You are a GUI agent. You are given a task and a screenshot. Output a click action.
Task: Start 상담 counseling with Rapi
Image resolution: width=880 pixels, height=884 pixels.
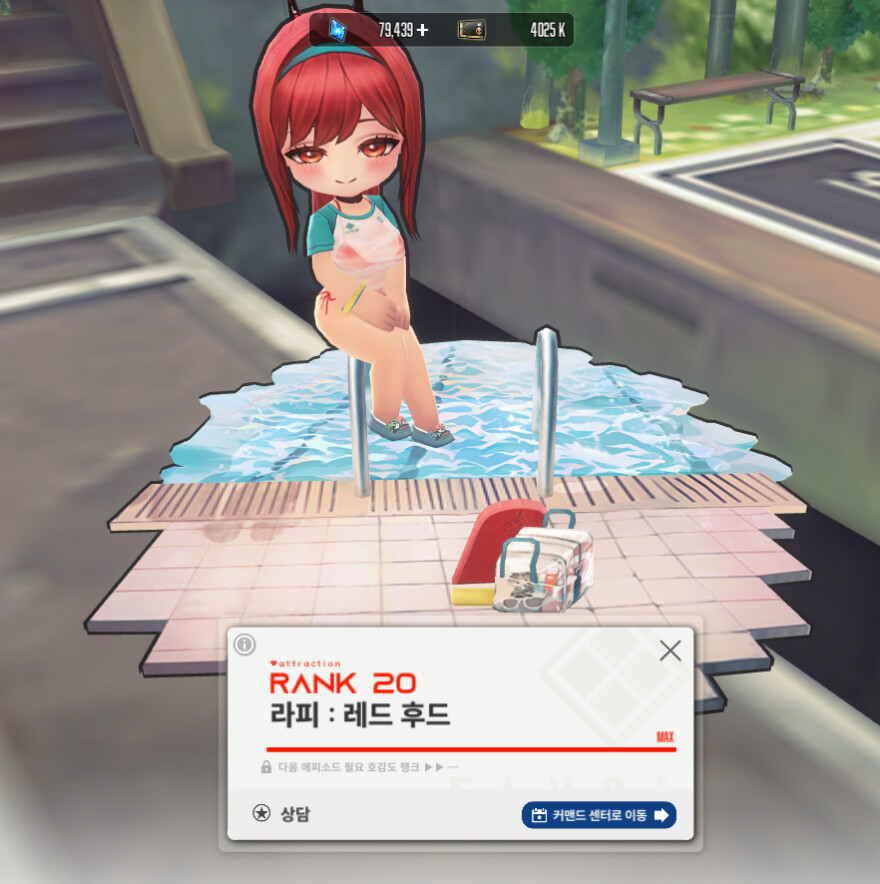(x=283, y=814)
